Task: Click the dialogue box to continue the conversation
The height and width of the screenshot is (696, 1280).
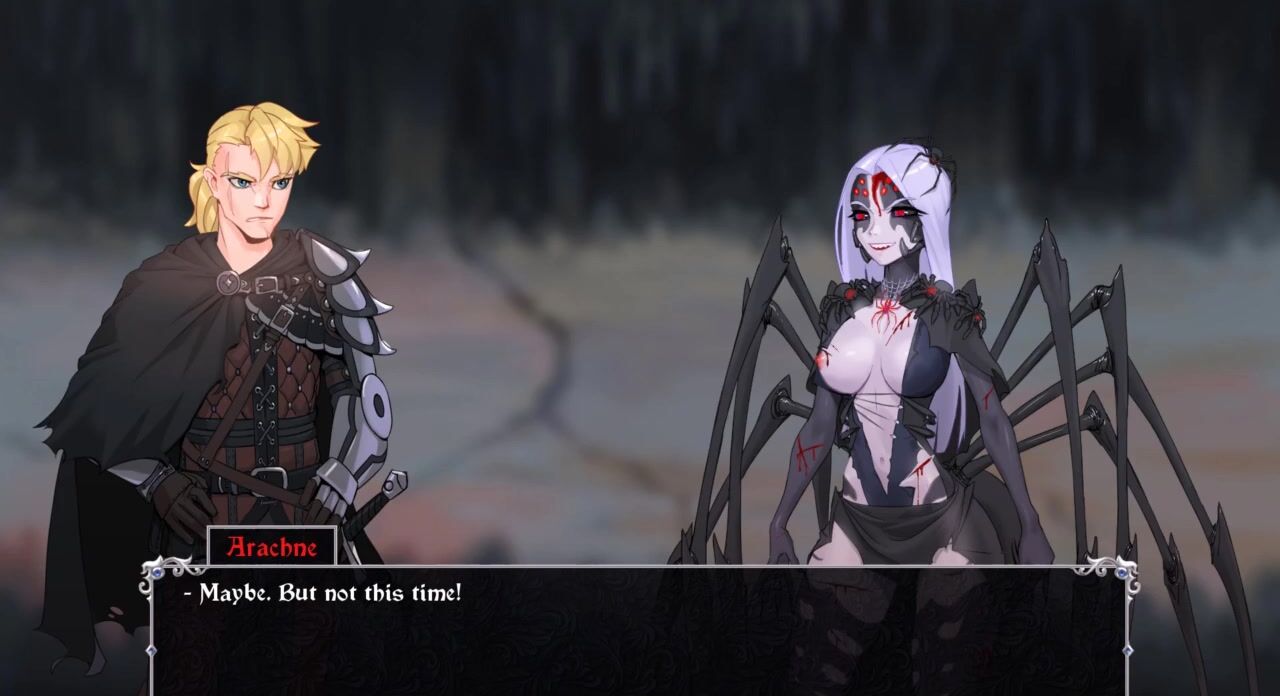Action: (640, 630)
